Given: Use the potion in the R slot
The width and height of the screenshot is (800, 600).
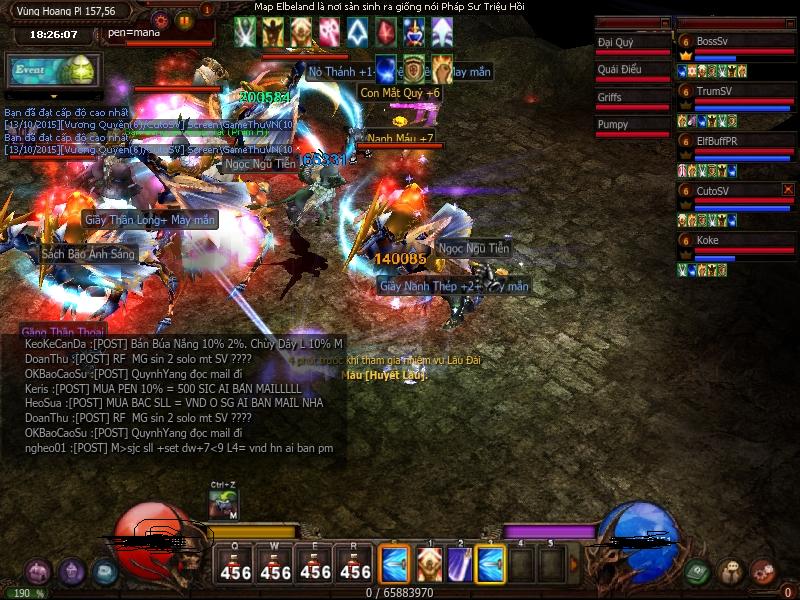Looking at the screenshot, I should [x=355, y=565].
